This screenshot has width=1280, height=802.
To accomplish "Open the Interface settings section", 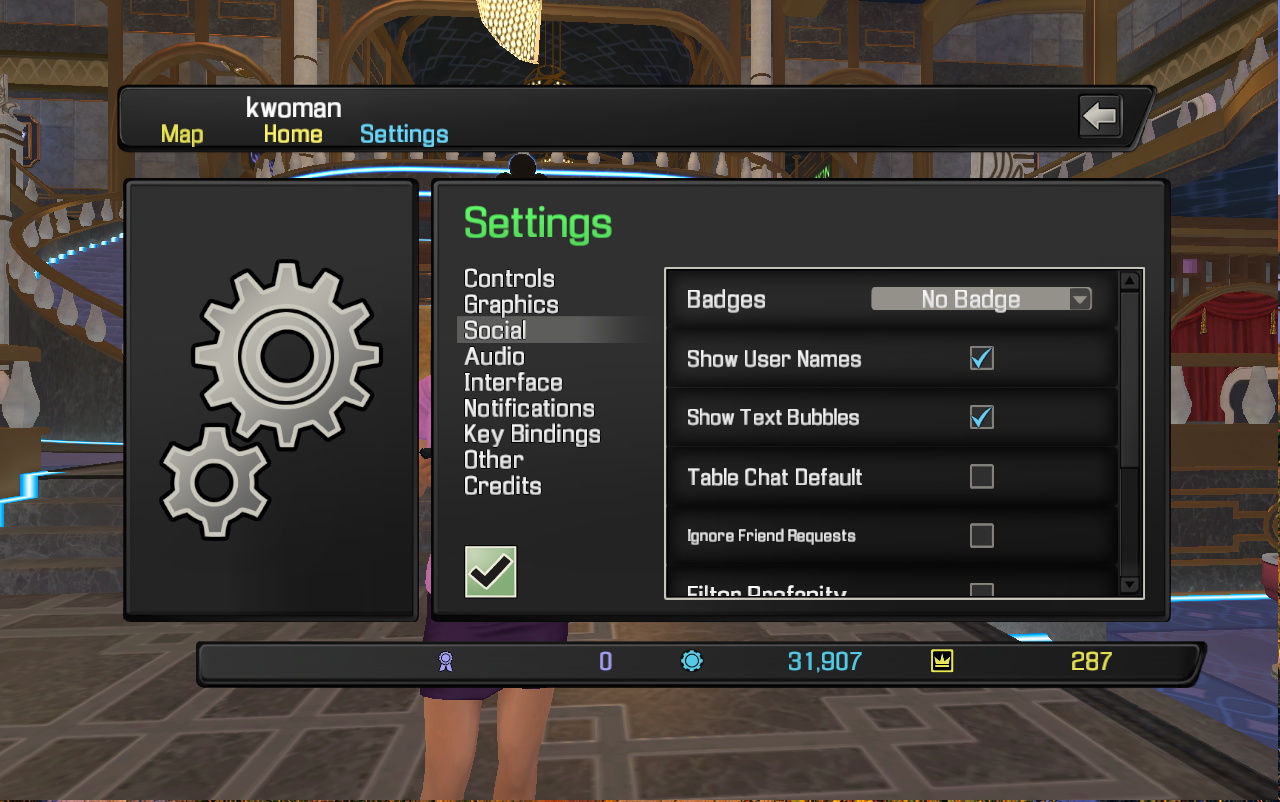I will 513,383.
